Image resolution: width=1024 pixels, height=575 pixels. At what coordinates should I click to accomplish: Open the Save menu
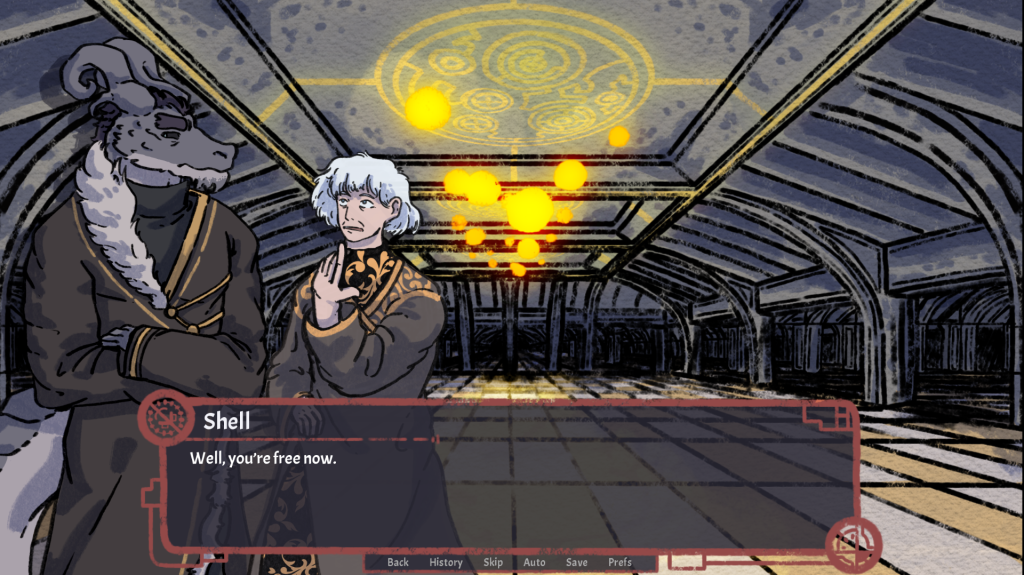point(577,562)
